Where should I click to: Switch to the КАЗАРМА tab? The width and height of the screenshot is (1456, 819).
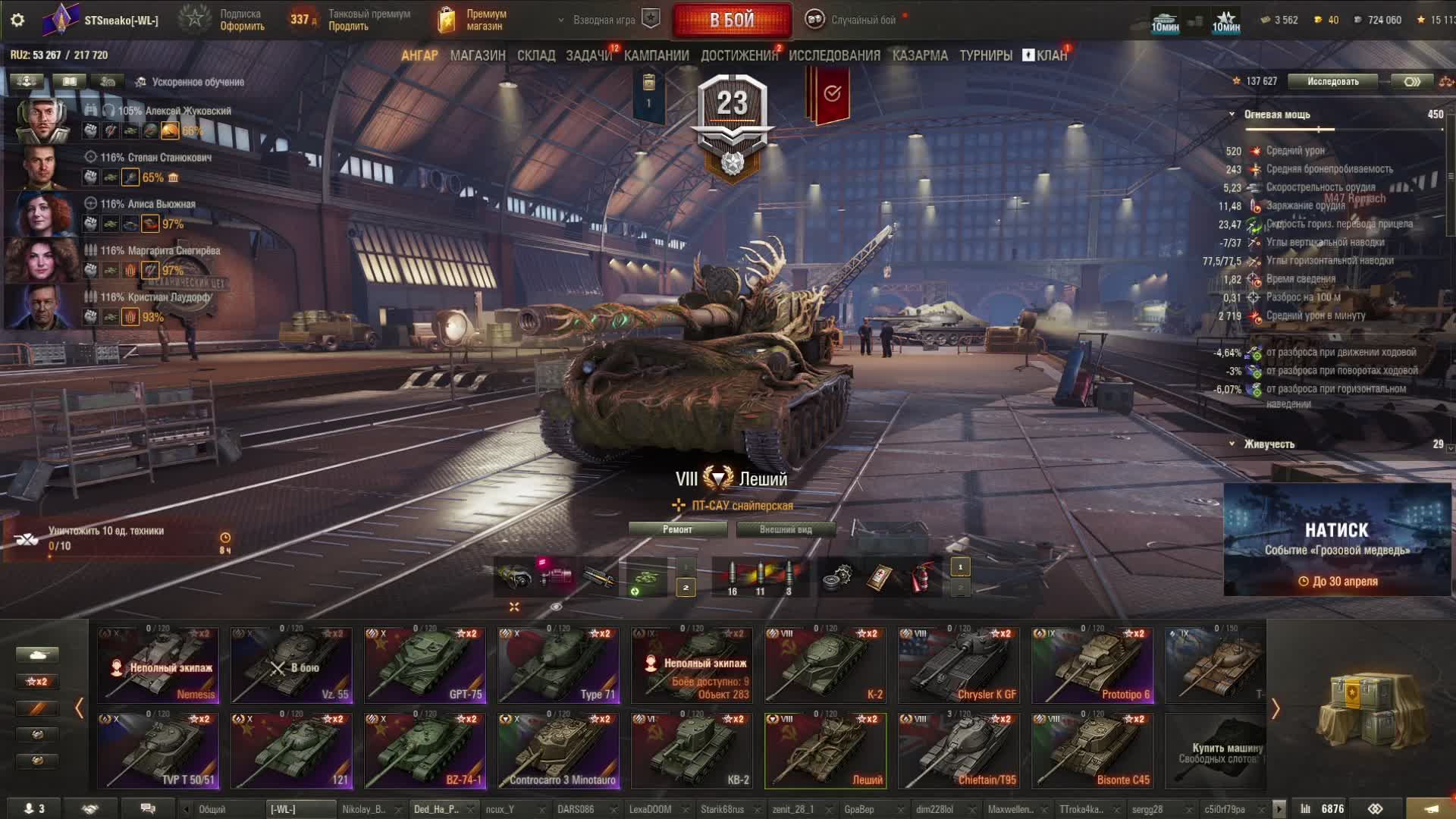920,55
